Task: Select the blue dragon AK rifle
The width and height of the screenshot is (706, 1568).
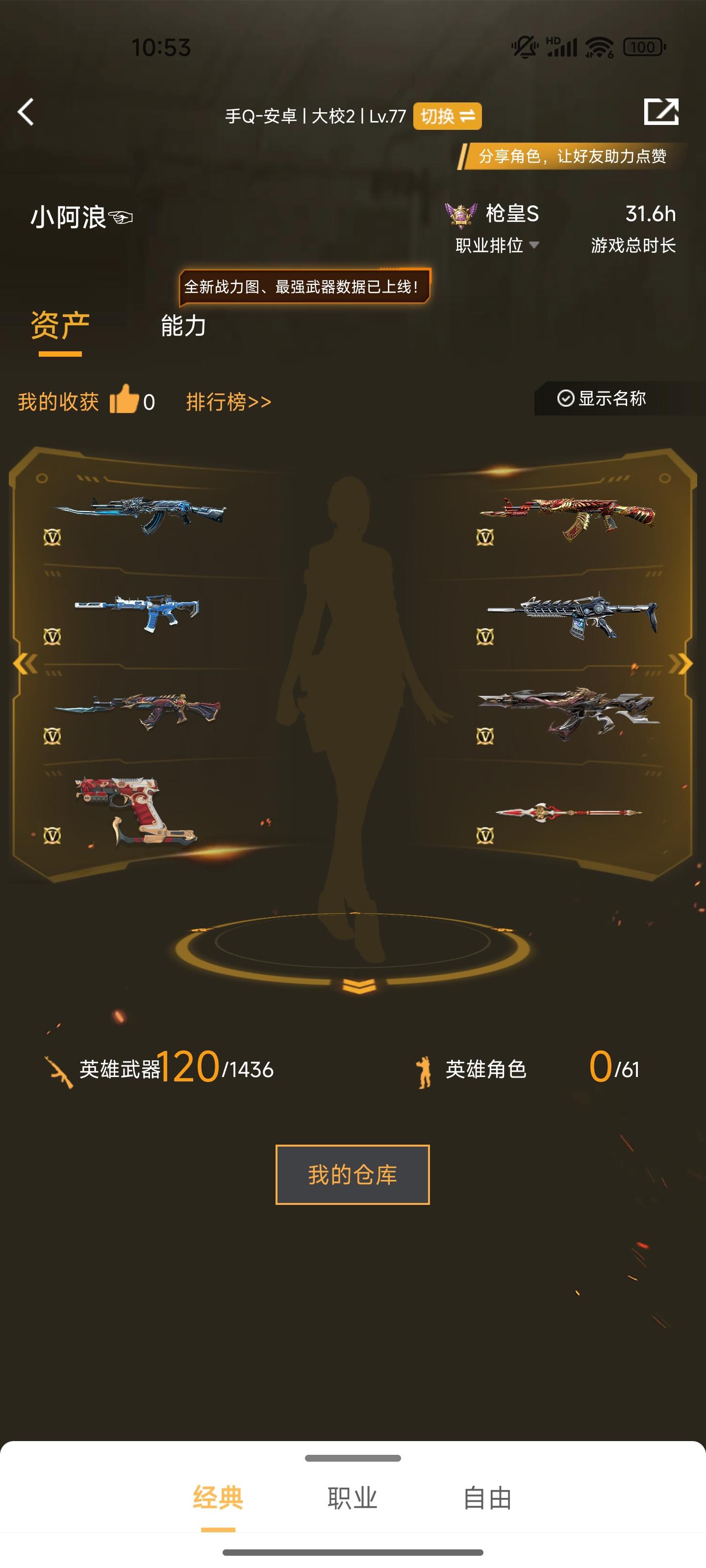Action: 140,514
